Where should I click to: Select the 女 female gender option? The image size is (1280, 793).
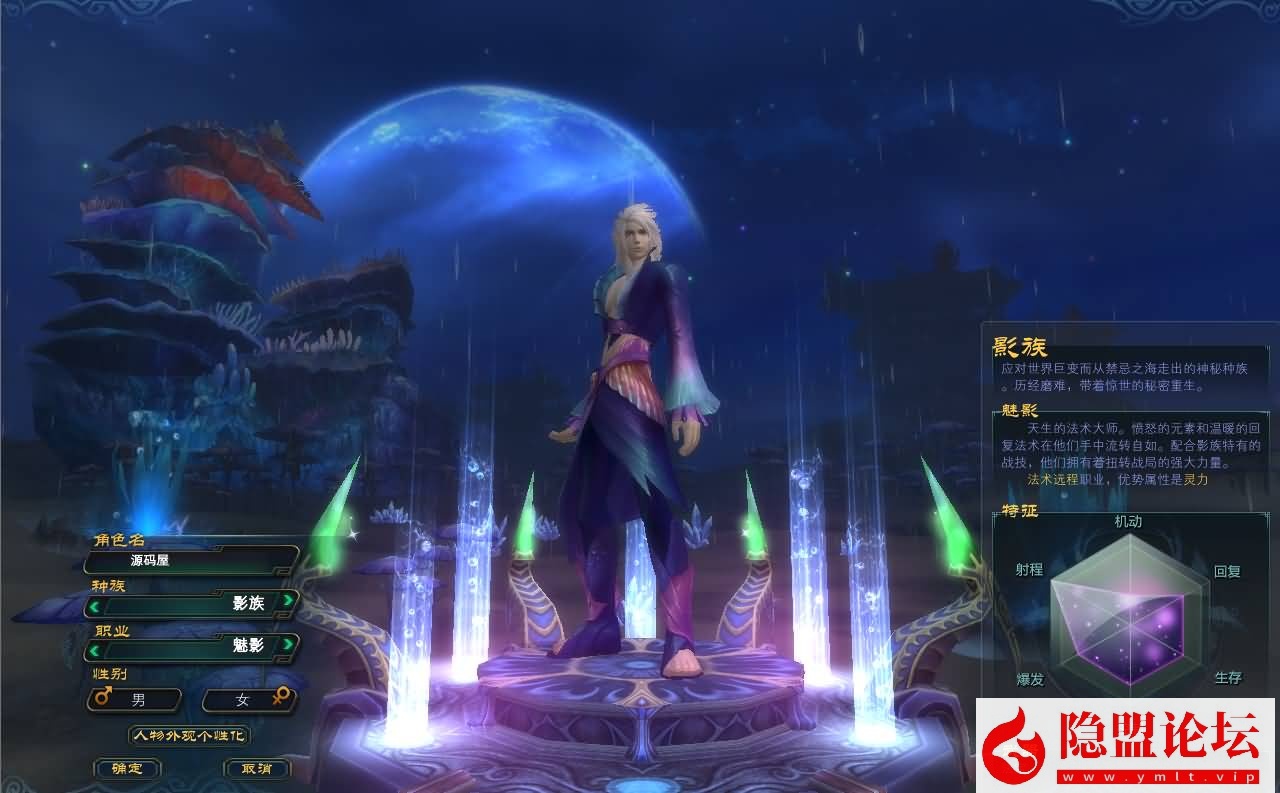coord(245,700)
